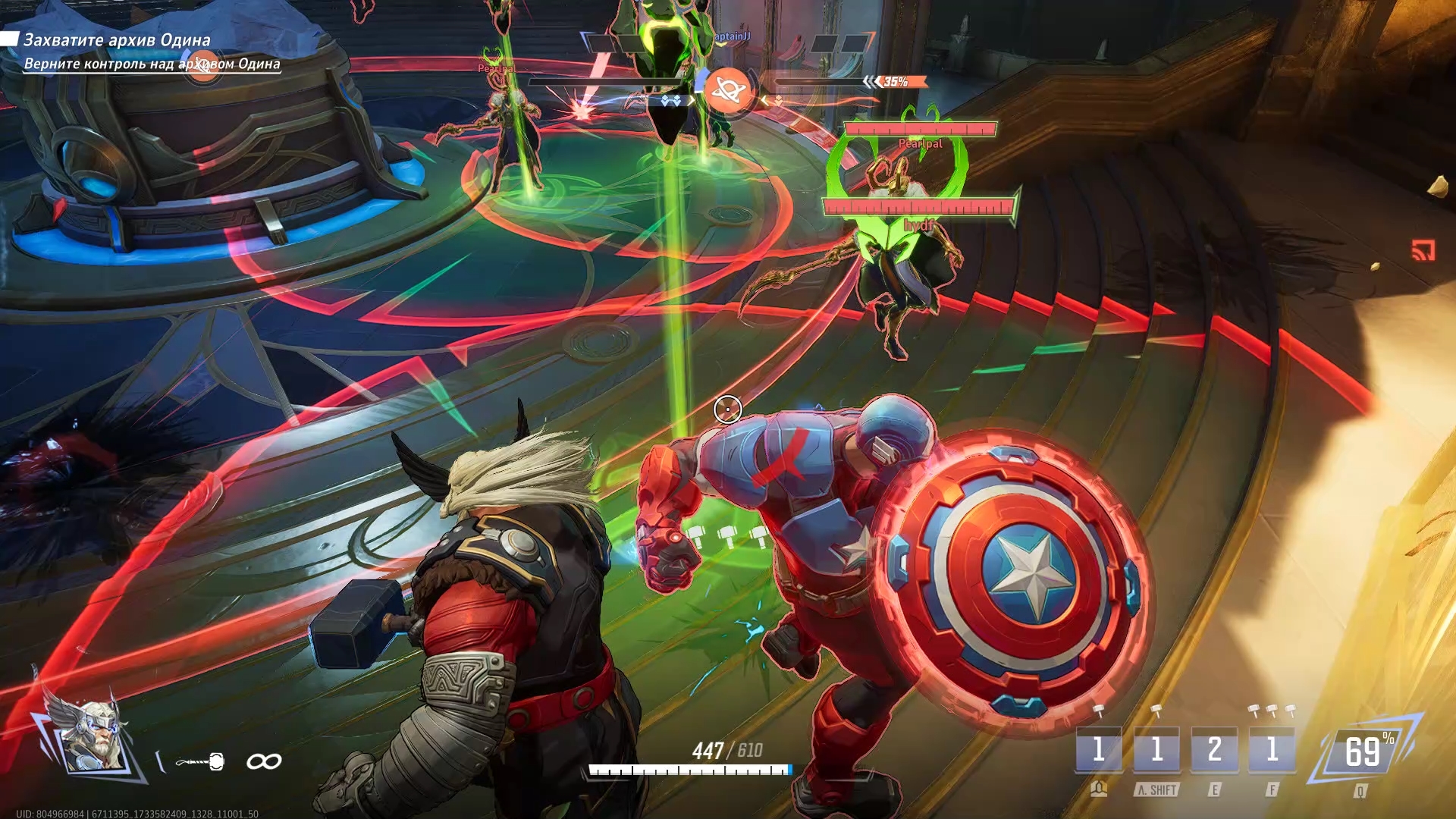This screenshot has height=819, width=1456.
Task: Click the 69% ultimate charge icon
Action: point(1363,752)
